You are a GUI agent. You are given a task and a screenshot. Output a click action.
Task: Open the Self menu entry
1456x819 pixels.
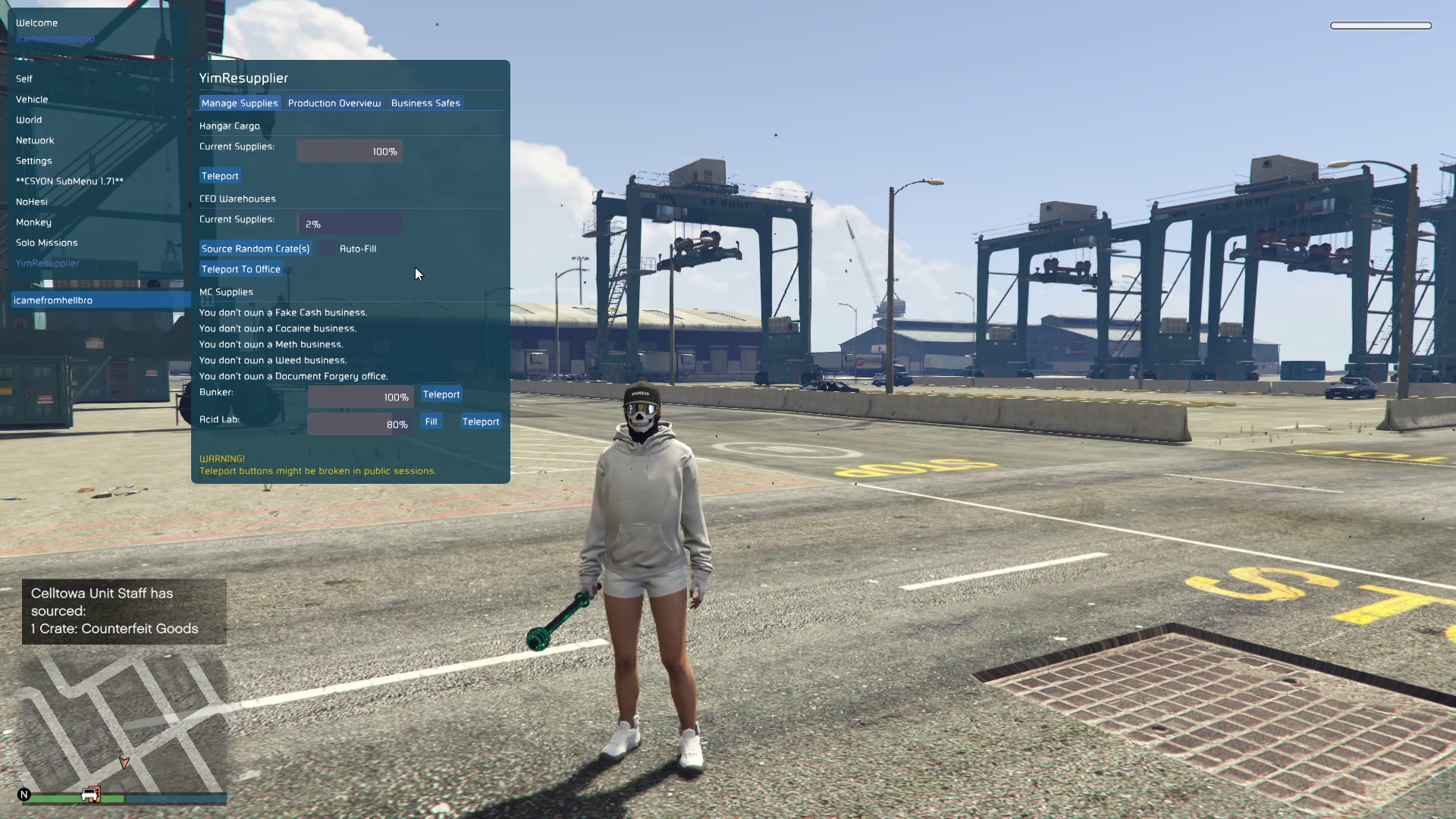point(24,79)
